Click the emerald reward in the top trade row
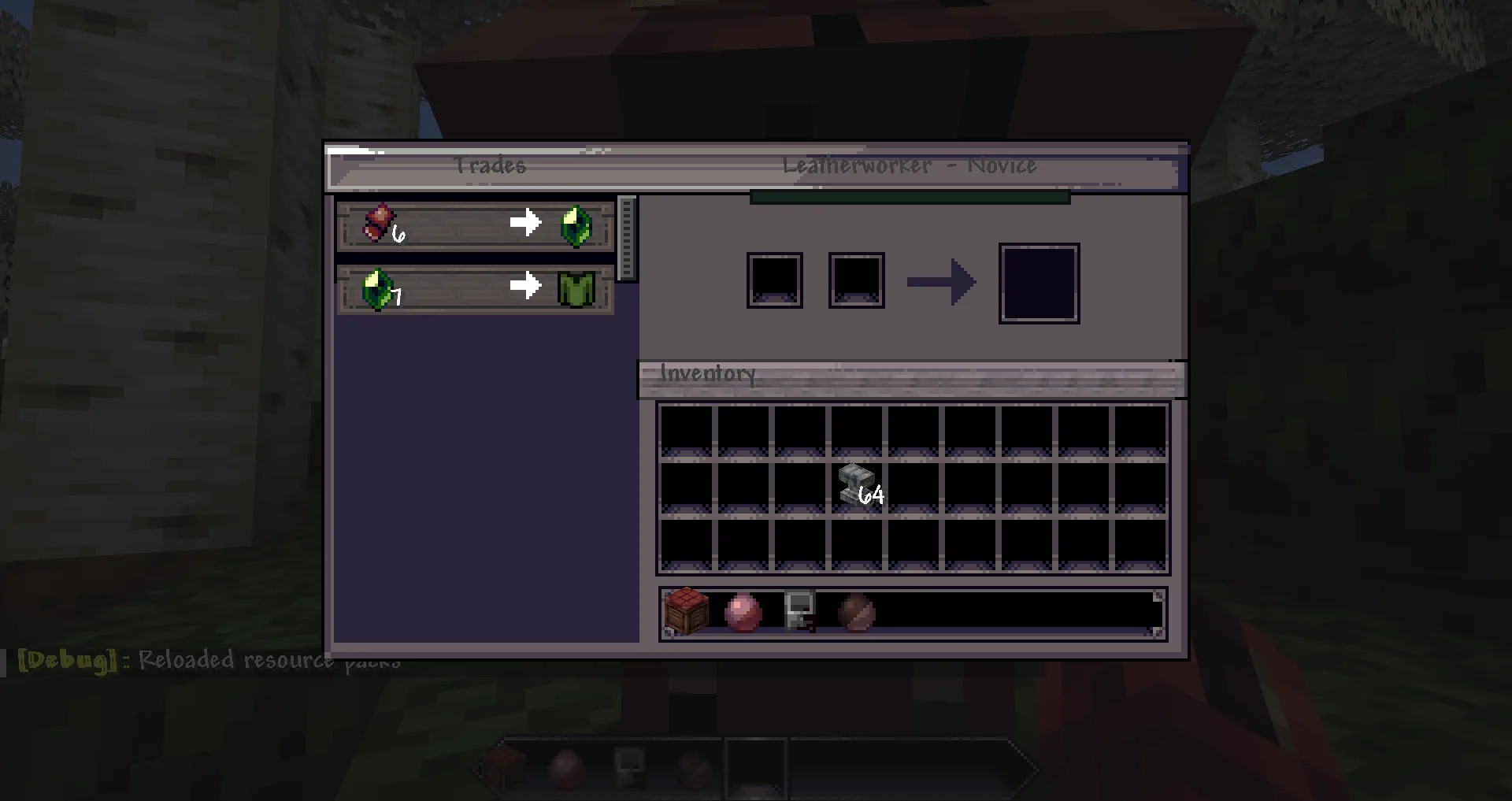1512x801 pixels. tap(574, 223)
